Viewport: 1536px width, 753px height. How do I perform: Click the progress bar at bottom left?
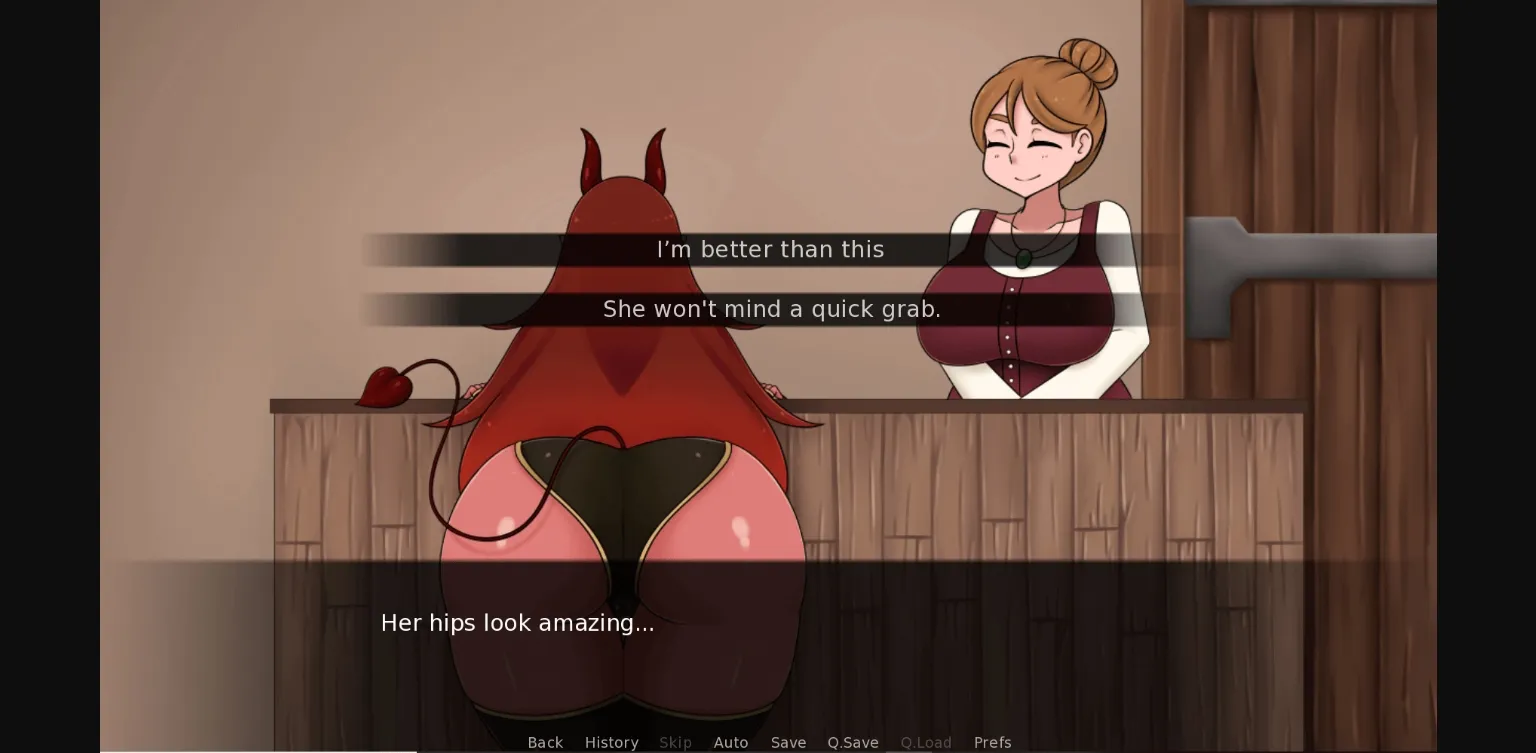(x=250, y=750)
